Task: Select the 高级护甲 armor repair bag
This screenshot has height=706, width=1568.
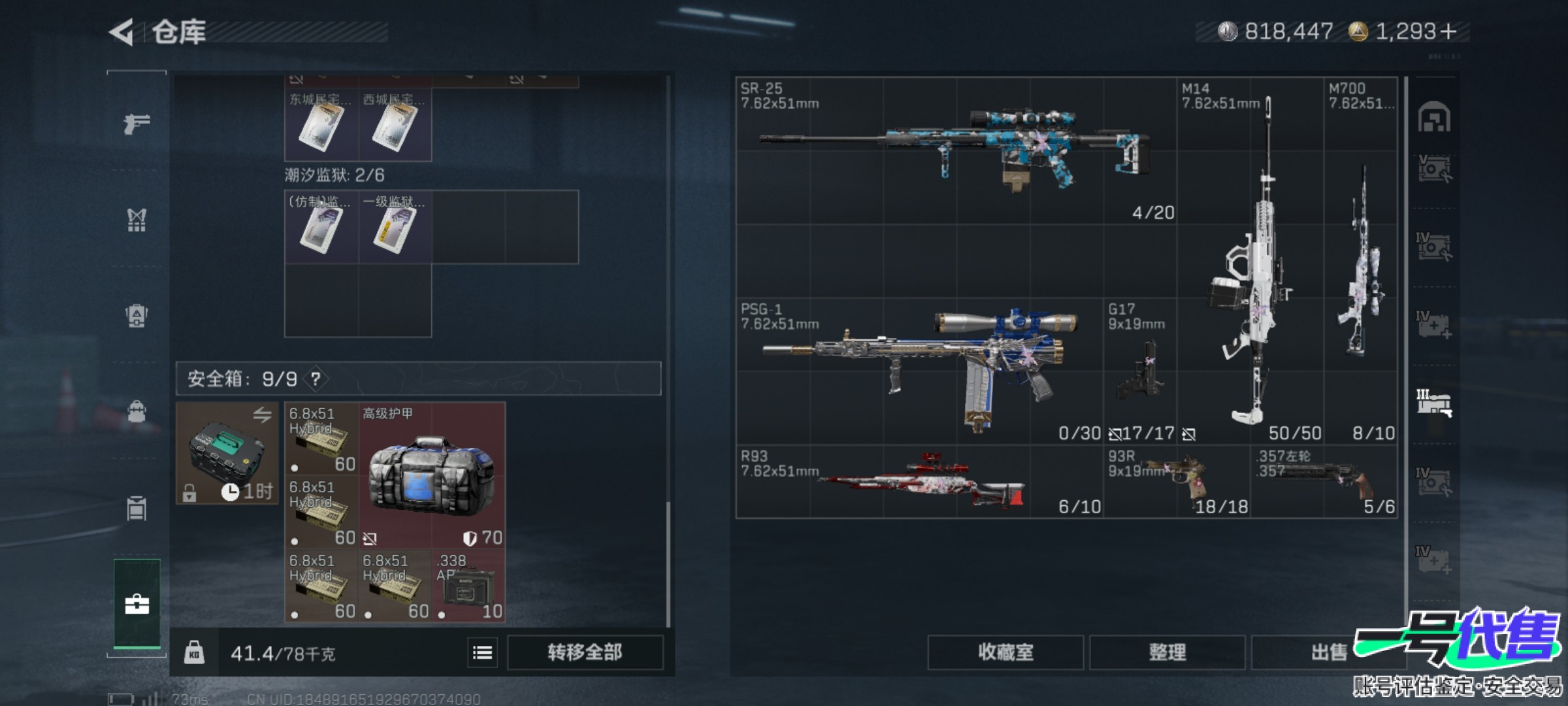Action: [x=431, y=474]
